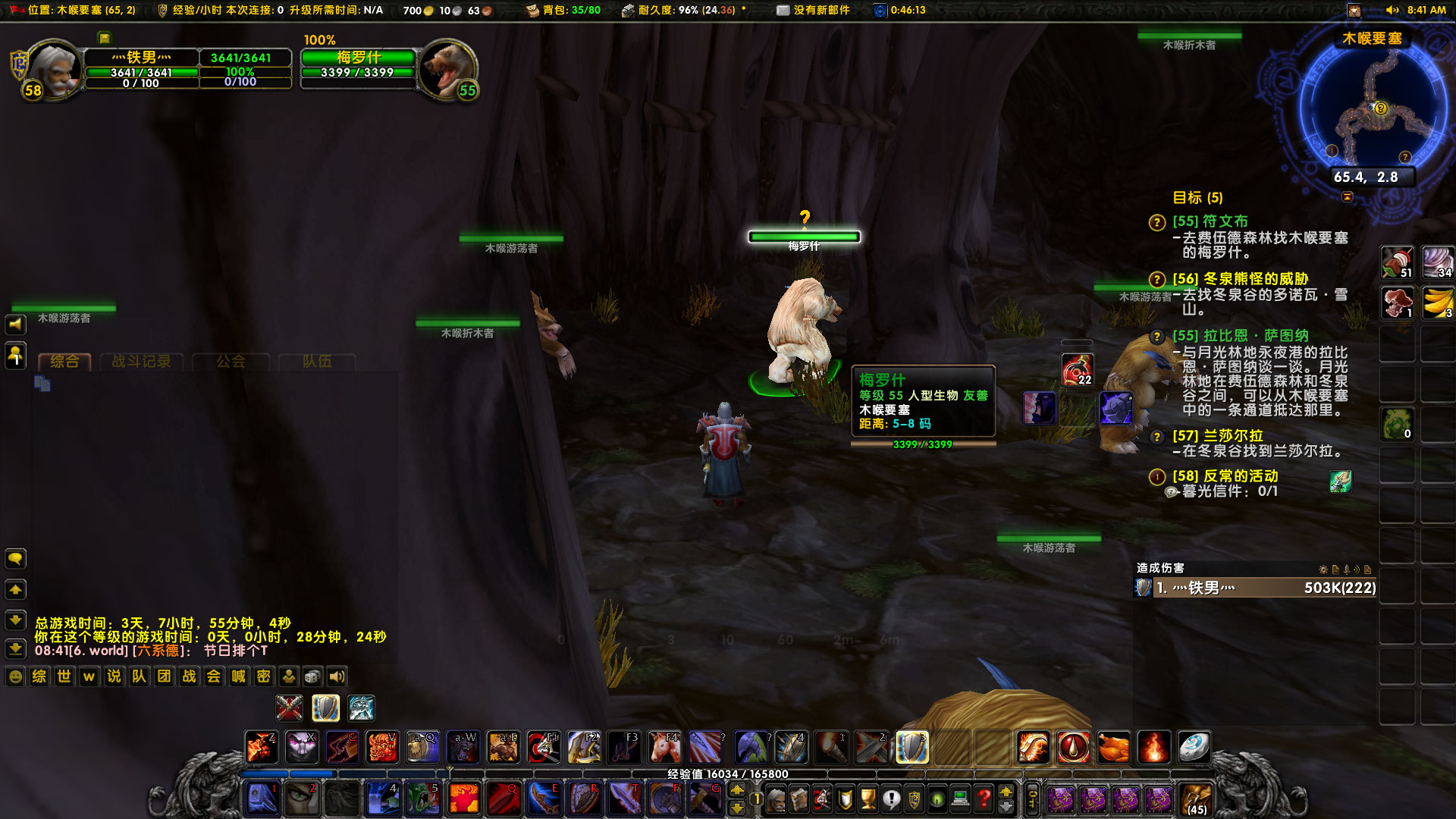Open character info via portrait micro menu icon

tap(776, 799)
